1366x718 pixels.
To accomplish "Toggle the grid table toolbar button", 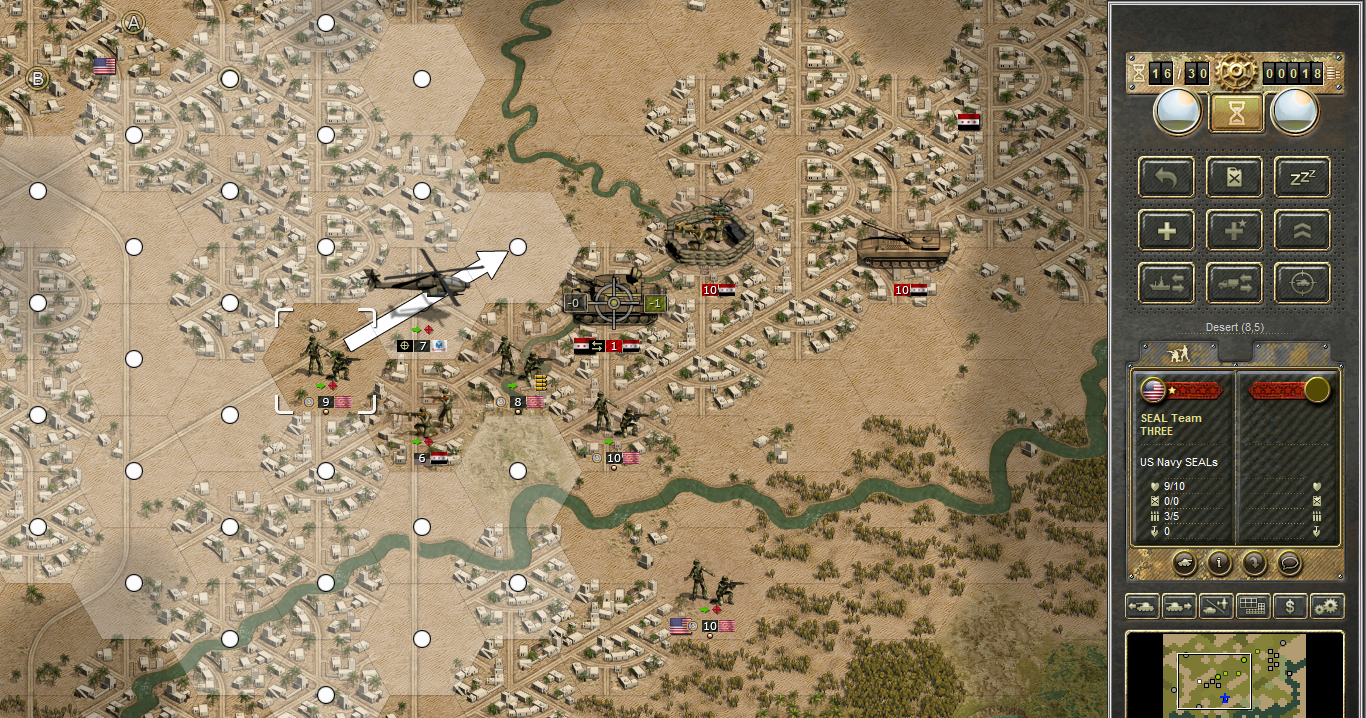I will pos(1253,605).
